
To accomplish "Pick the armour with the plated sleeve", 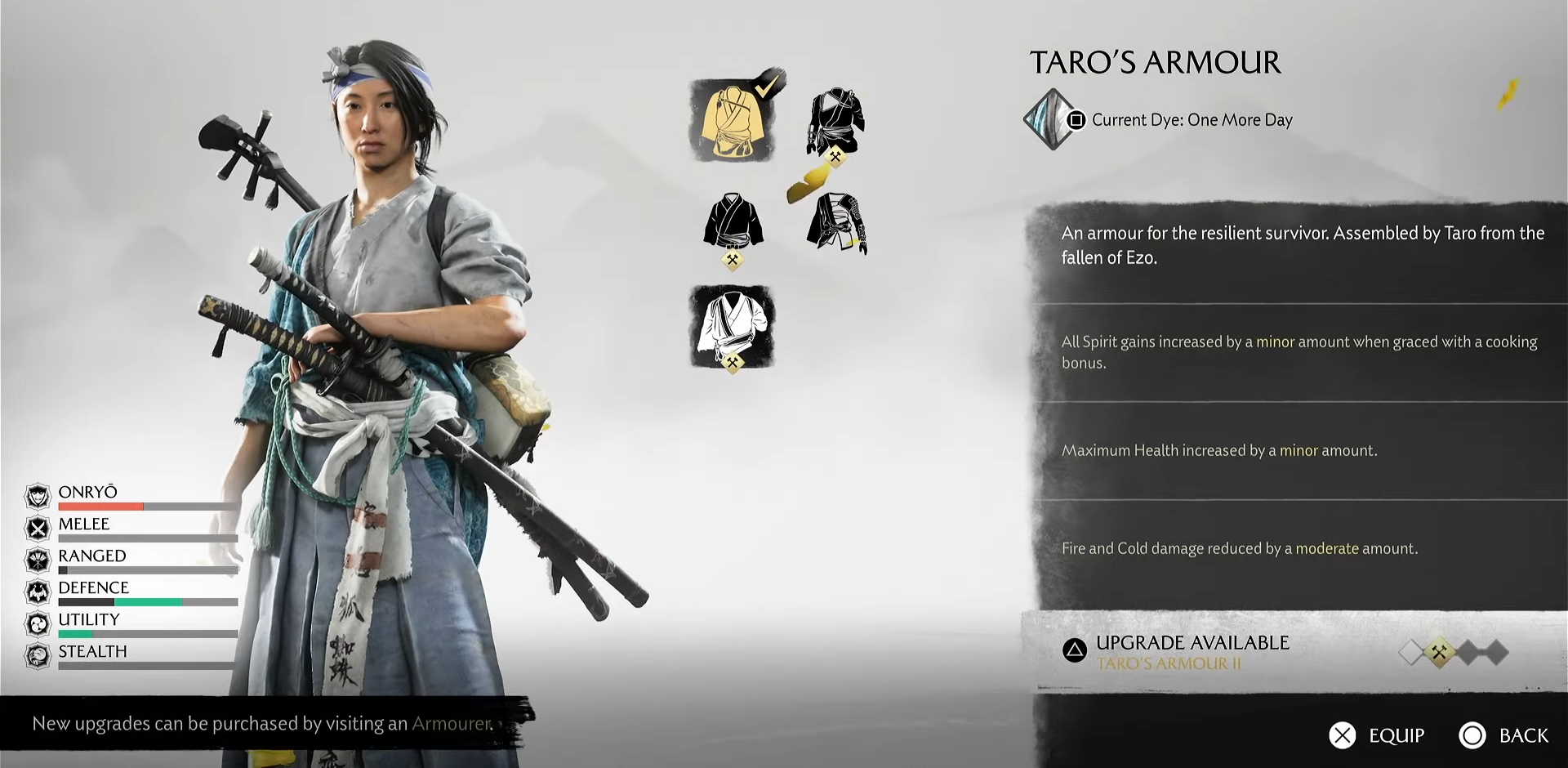I will [x=835, y=223].
